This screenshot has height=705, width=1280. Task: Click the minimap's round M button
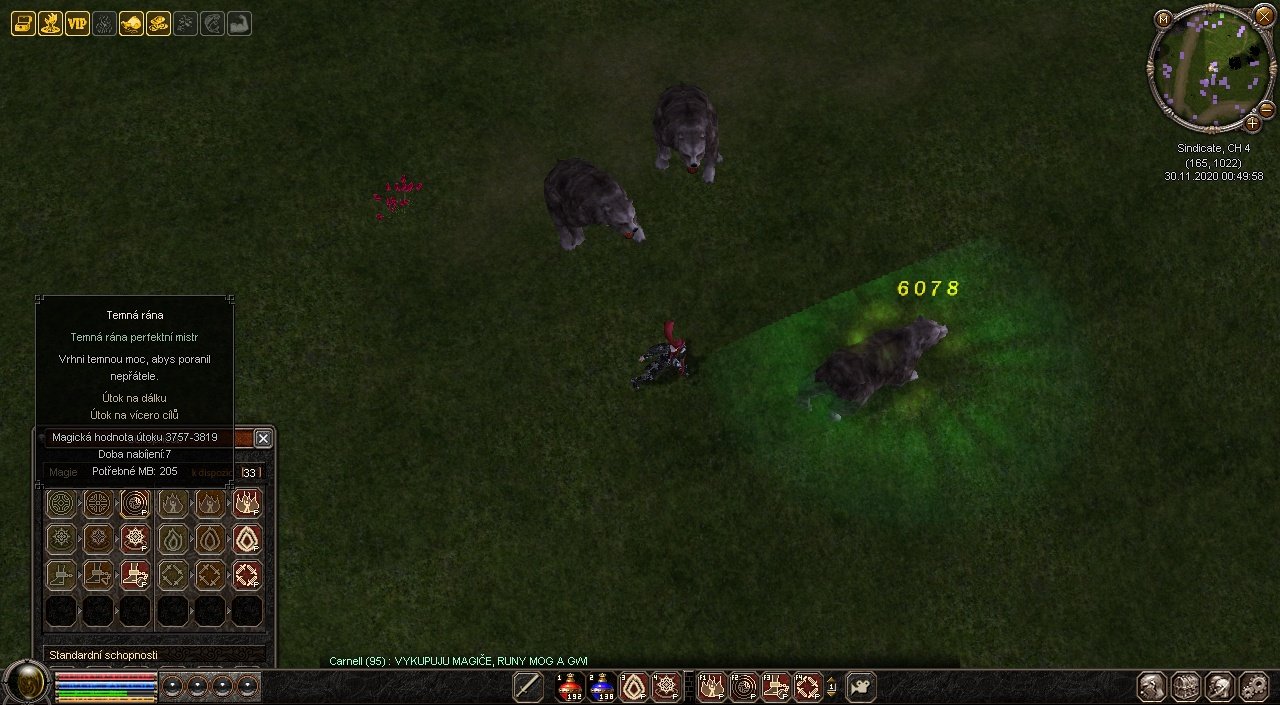[1163, 19]
